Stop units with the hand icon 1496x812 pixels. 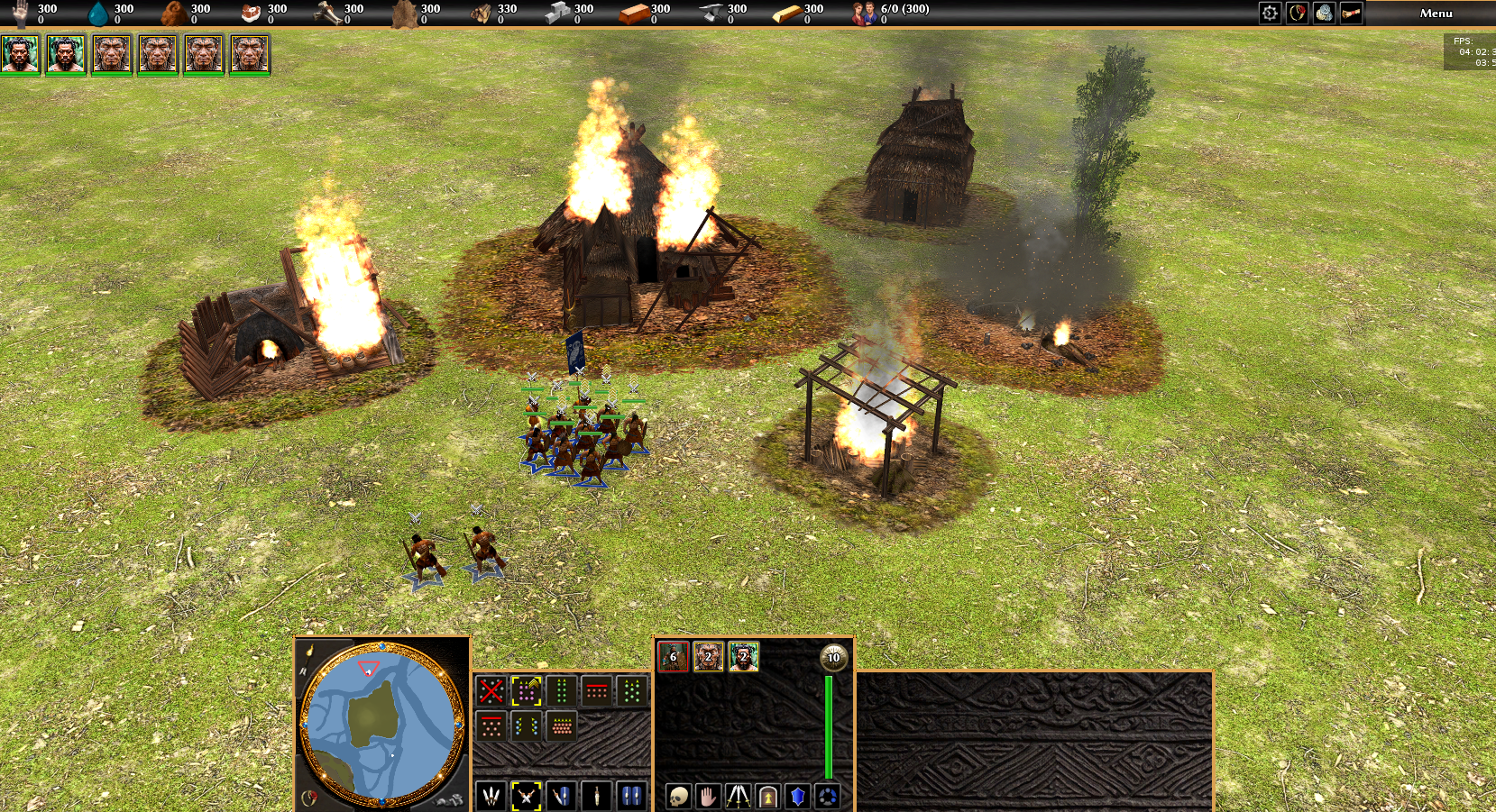pyautogui.click(x=708, y=796)
